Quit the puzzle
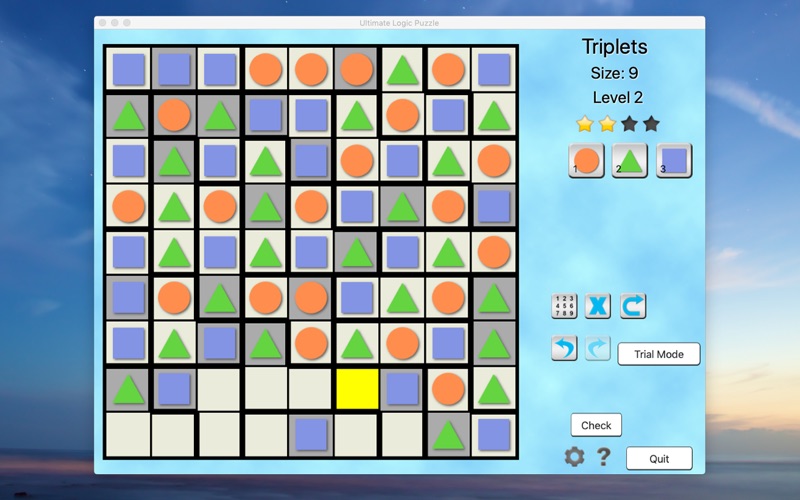The height and width of the screenshot is (500, 800). coord(659,458)
